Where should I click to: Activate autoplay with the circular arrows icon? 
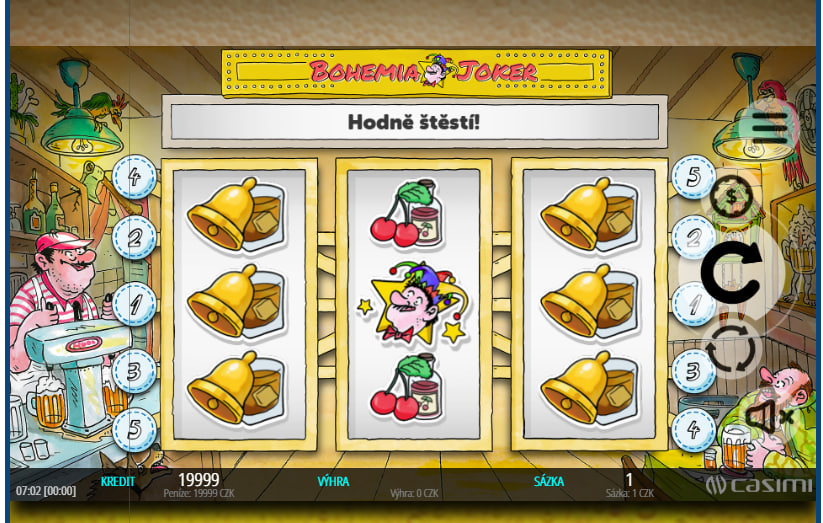[733, 349]
